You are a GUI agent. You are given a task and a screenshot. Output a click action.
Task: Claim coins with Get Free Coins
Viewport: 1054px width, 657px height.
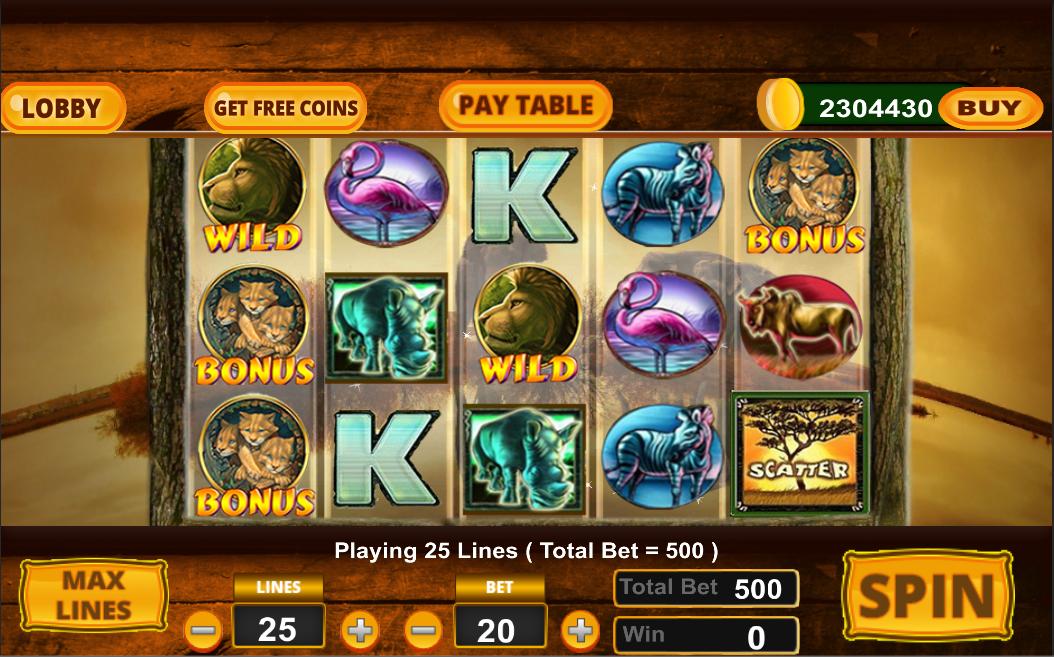pyautogui.click(x=286, y=108)
